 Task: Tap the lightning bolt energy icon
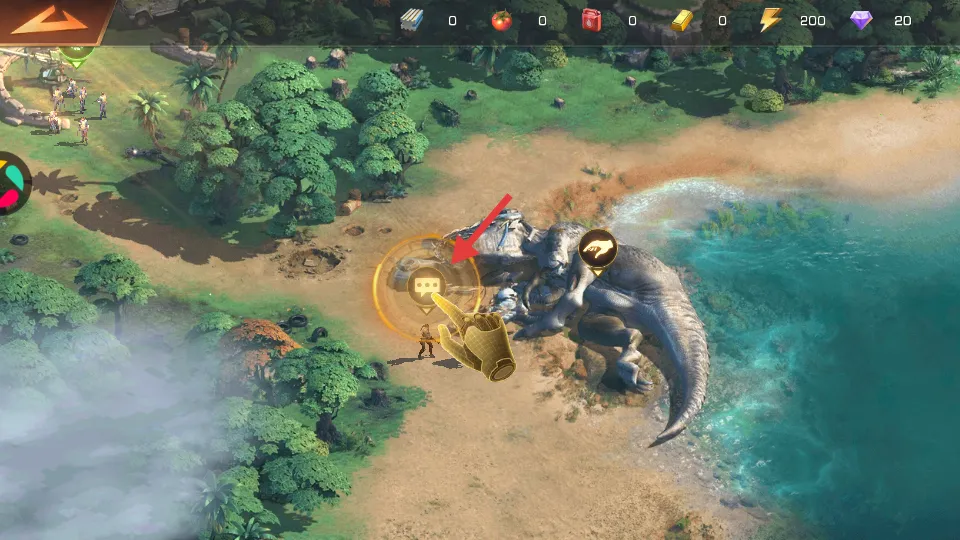tap(769, 20)
